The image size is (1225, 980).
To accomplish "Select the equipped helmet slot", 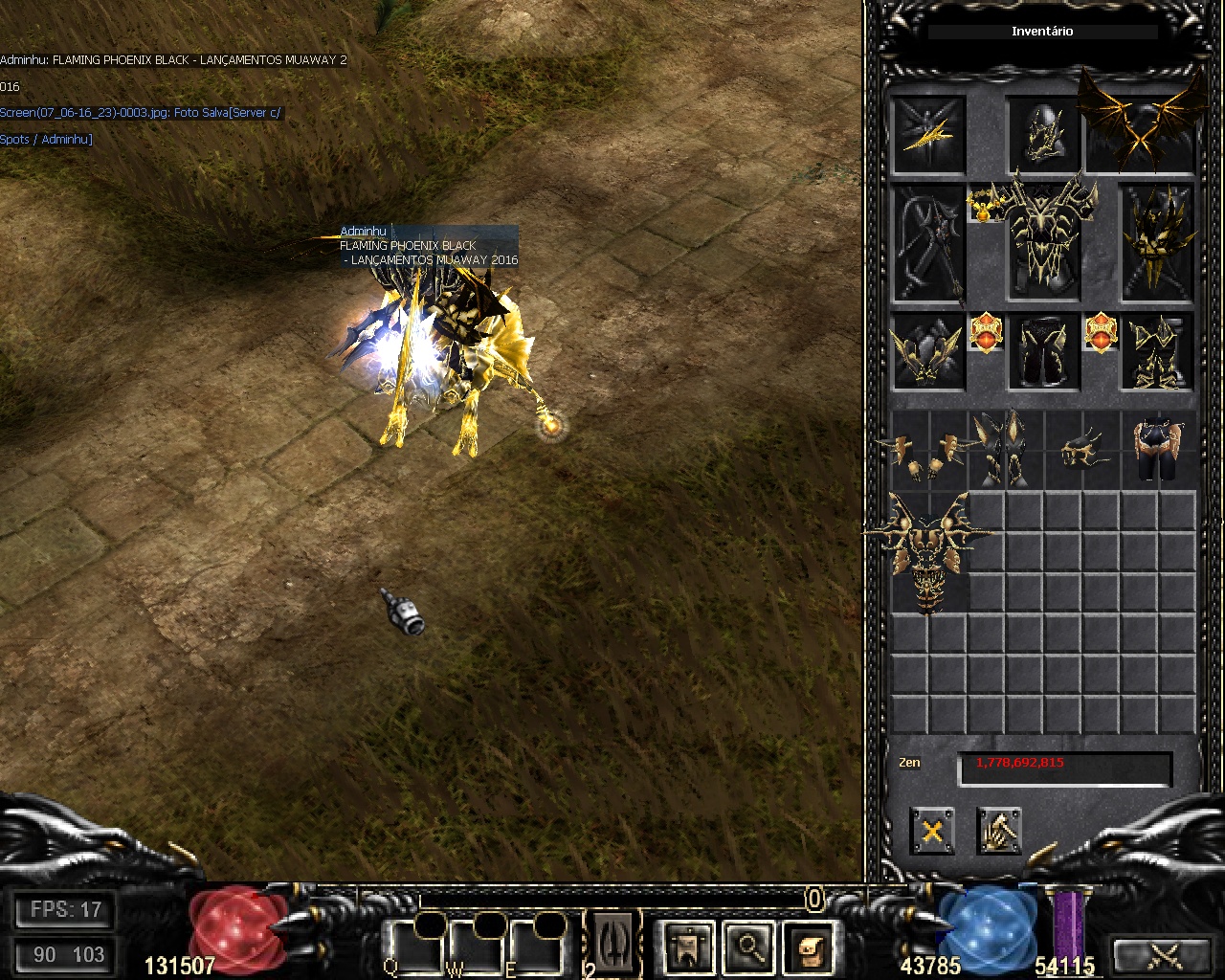I will click(1044, 133).
